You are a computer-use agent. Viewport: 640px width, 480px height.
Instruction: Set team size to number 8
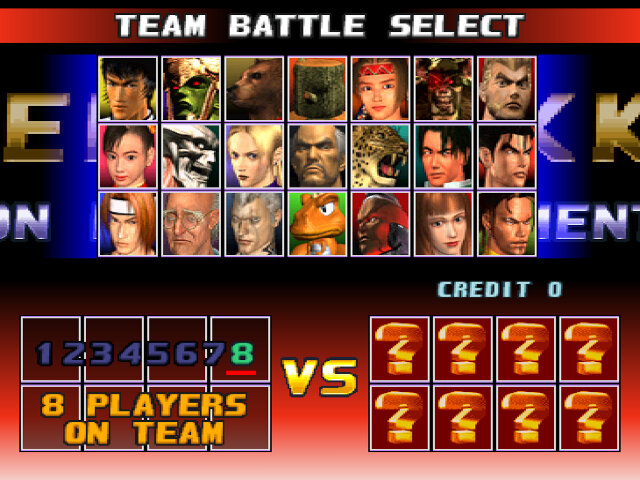pyautogui.click(x=241, y=353)
